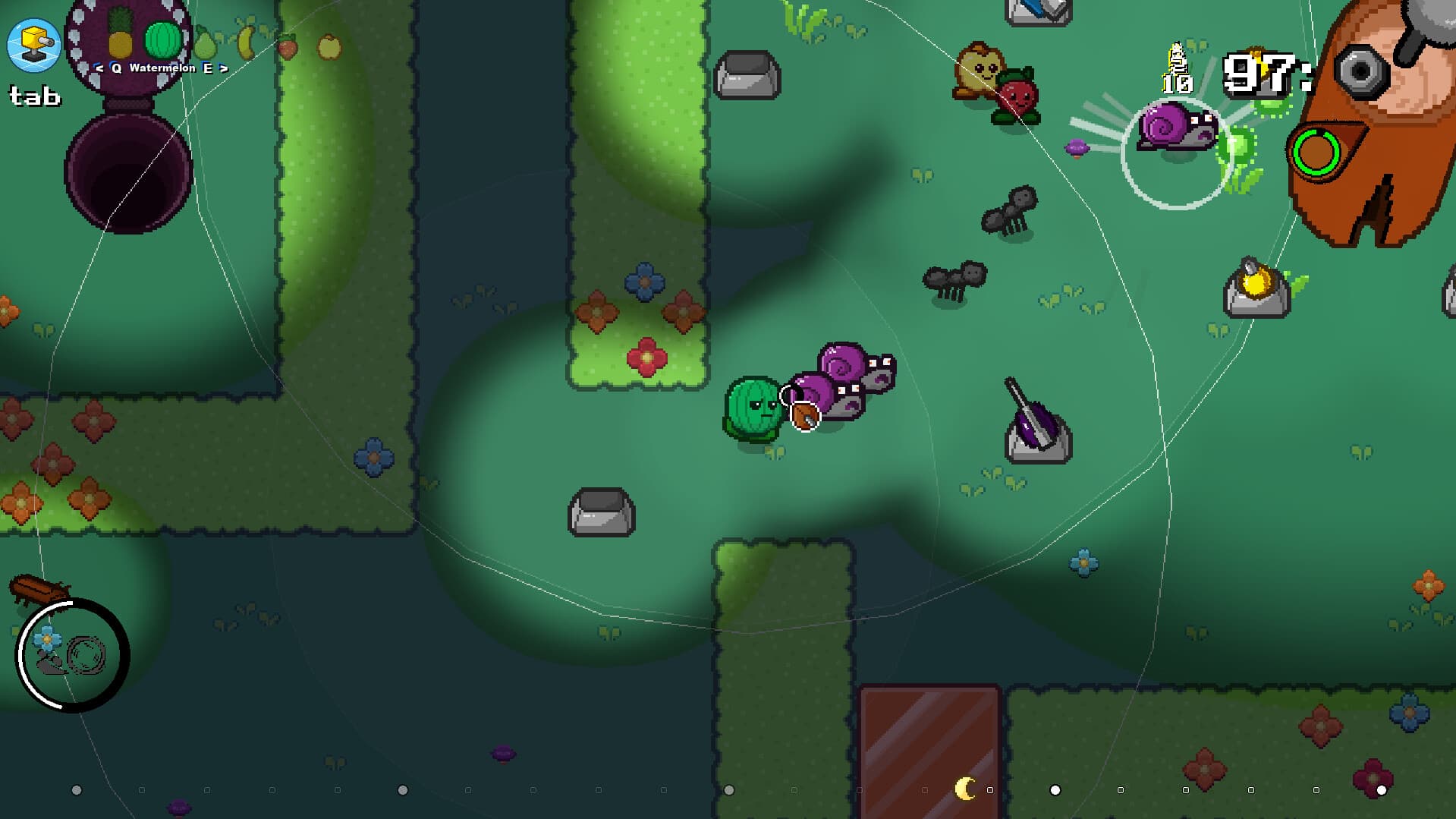Click a white dot marker on bottom progress track

pyautogui.click(x=1055, y=789)
